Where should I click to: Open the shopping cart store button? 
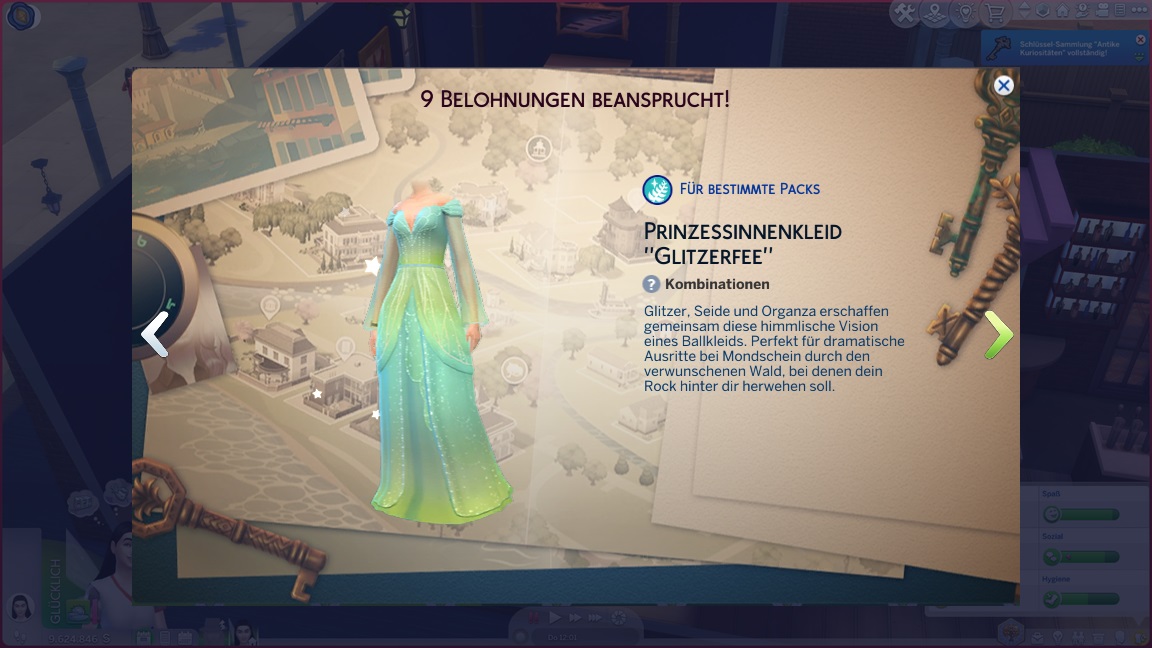(x=994, y=13)
